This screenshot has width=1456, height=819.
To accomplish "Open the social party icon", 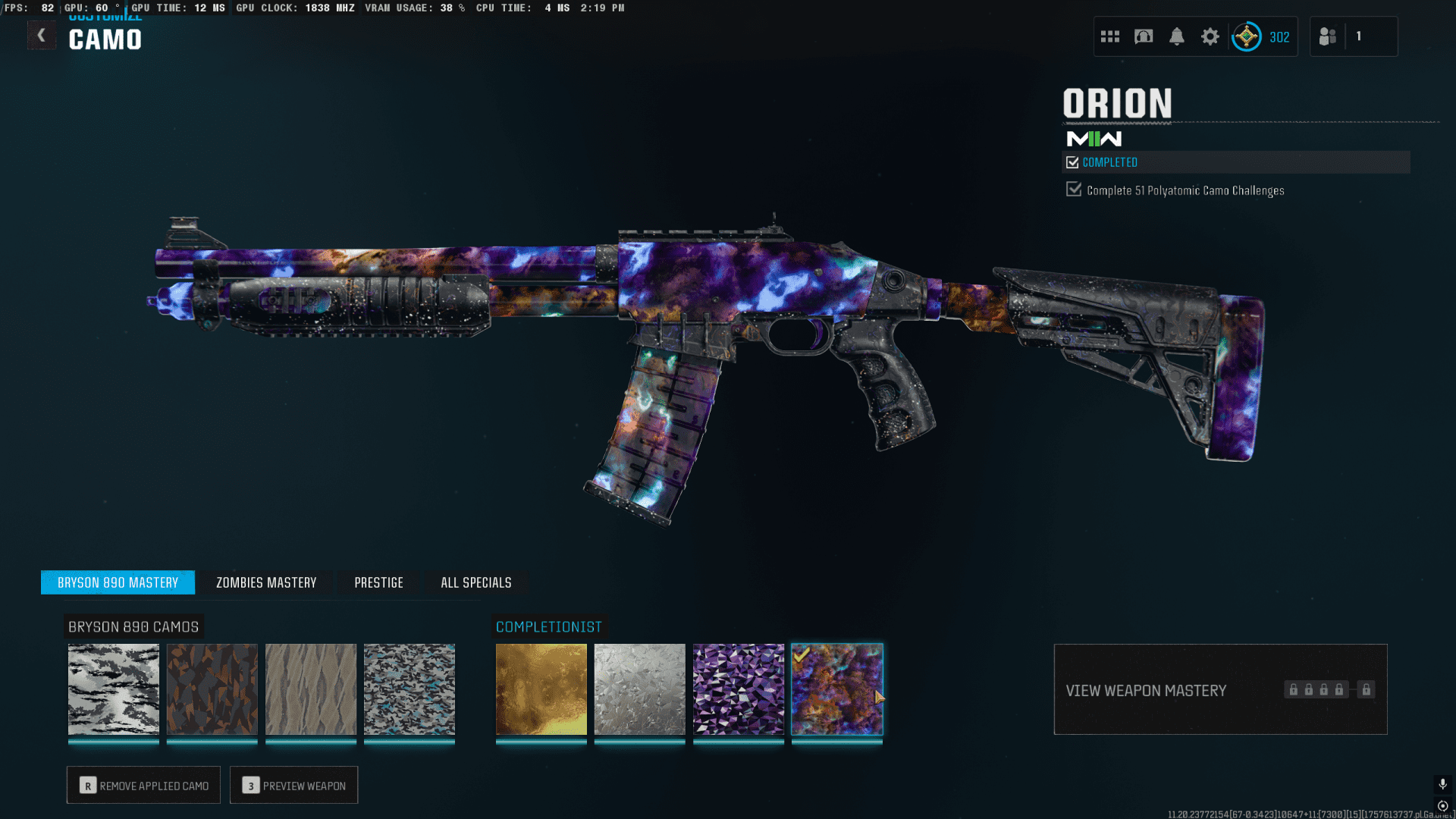I will [1328, 36].
